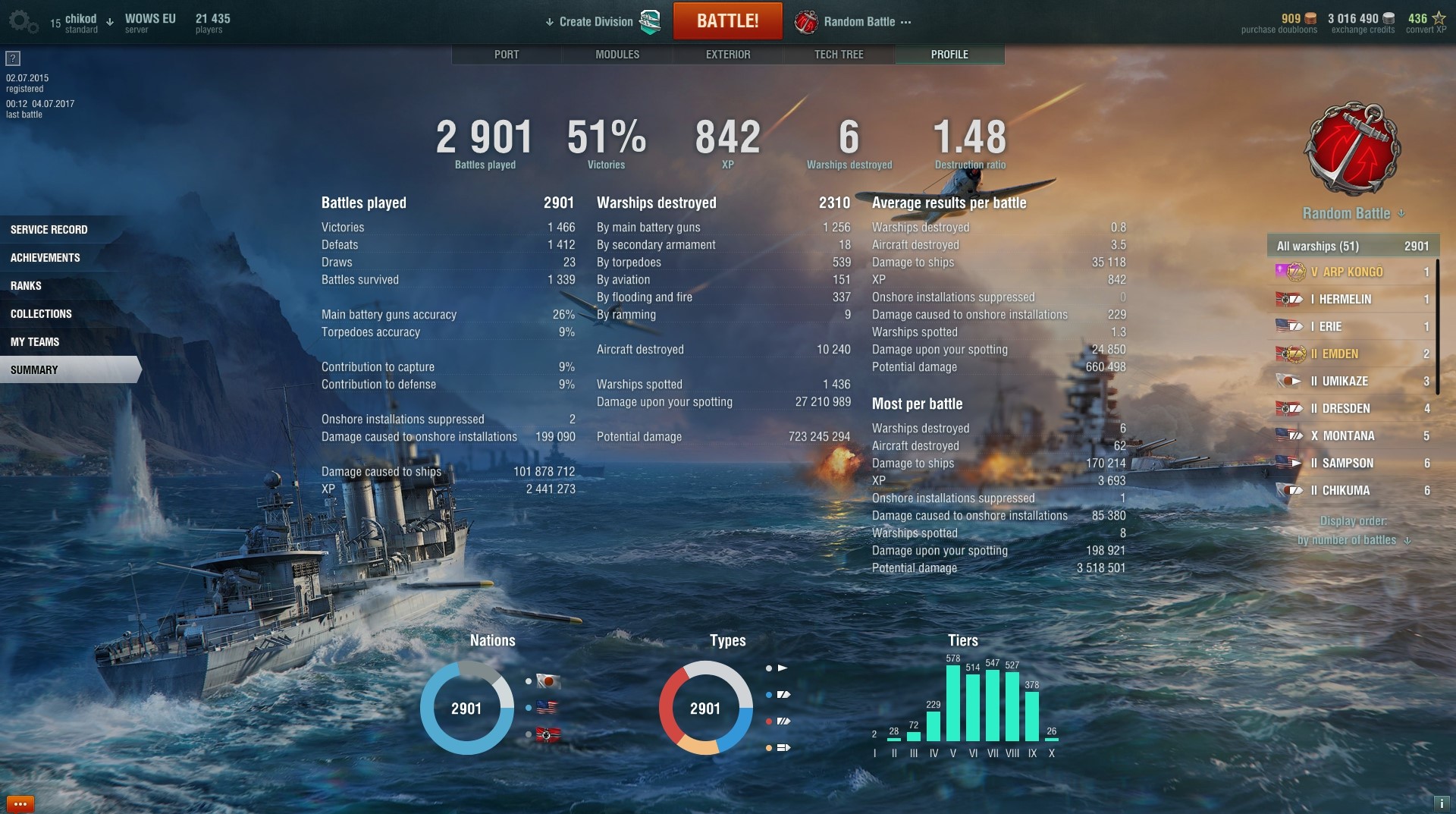Image resolution: width=1456 pixels, height=814 pixels.
Task: Go to the EXTERIOR tab
Action: point(728,55)
